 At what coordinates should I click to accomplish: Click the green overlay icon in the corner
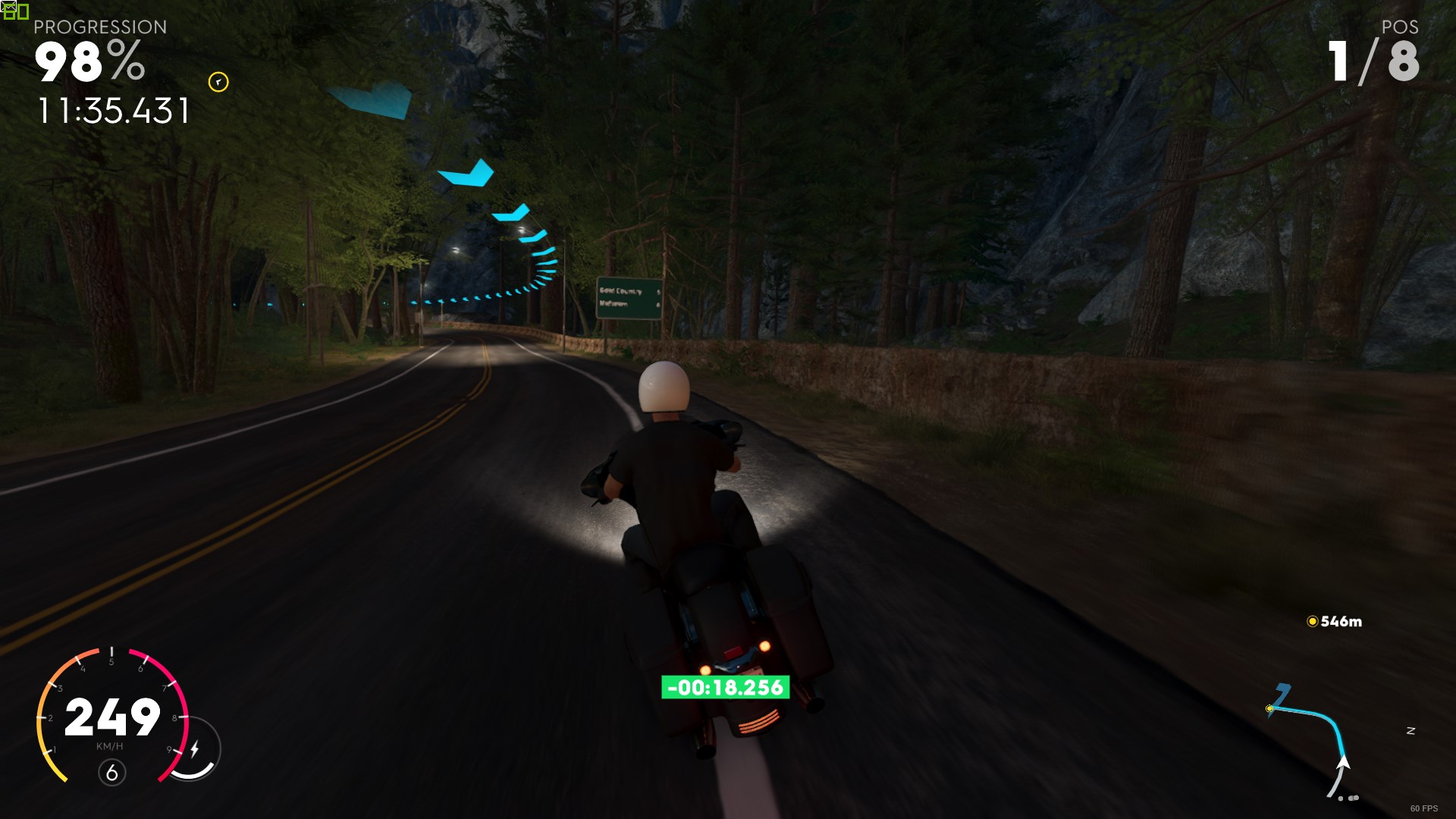[15, 11]
